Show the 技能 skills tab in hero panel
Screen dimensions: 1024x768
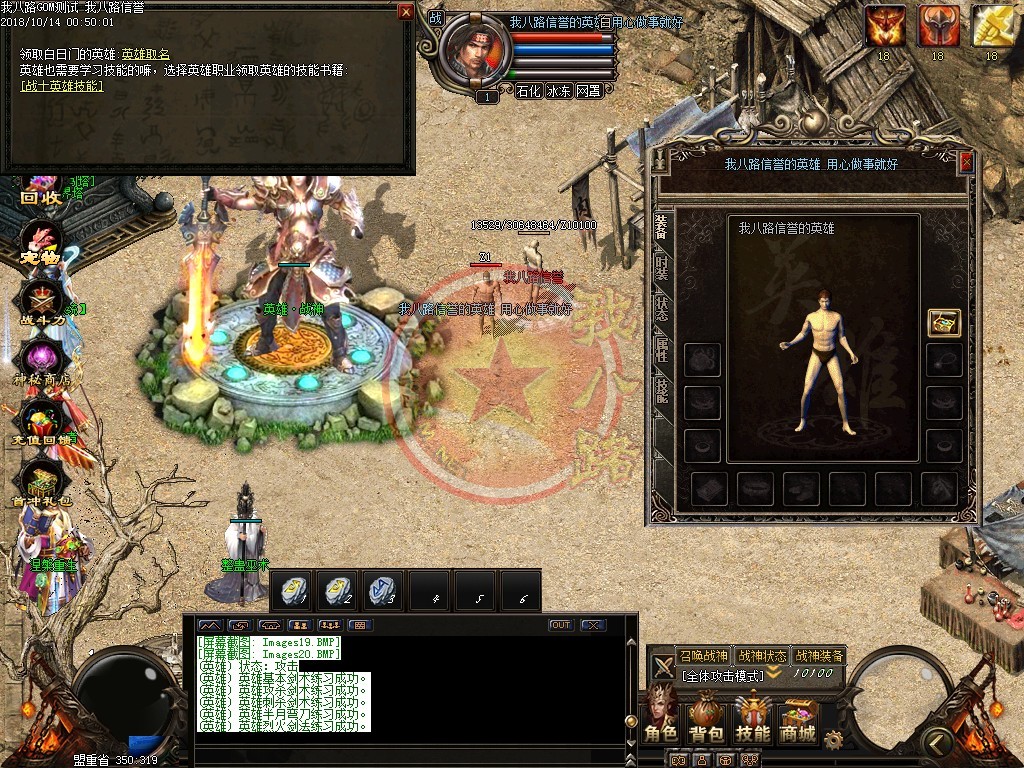(662, 390)
